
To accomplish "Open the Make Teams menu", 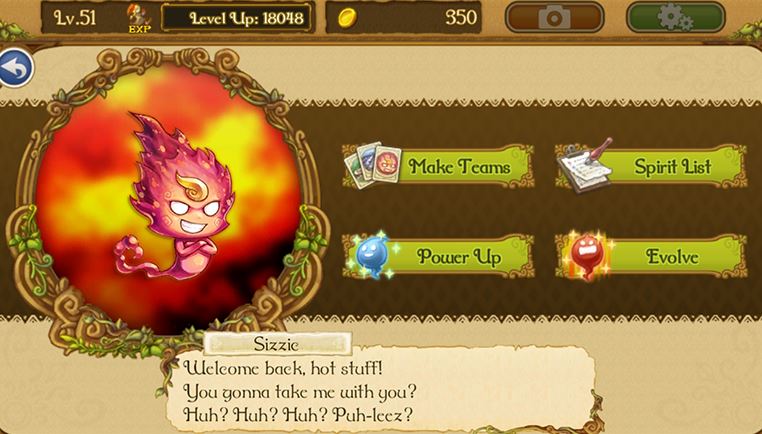I will point(440,167).
